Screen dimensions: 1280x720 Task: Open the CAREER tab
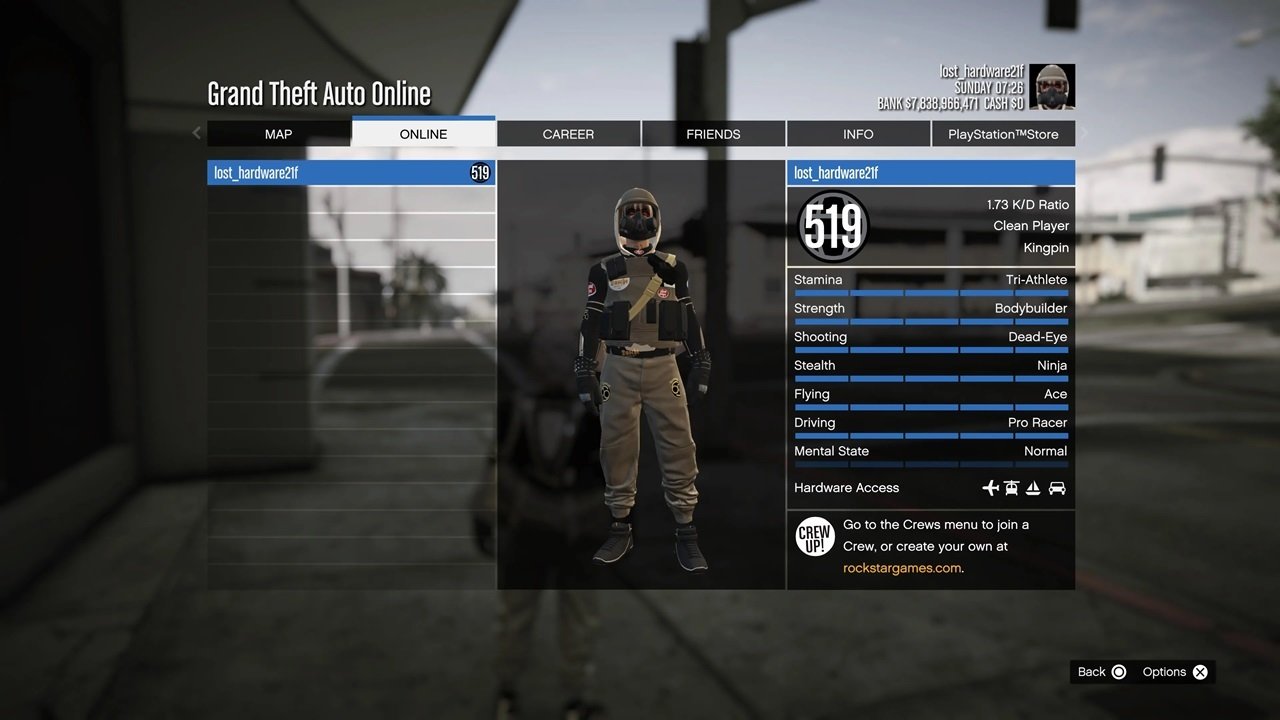click(568, 133)
